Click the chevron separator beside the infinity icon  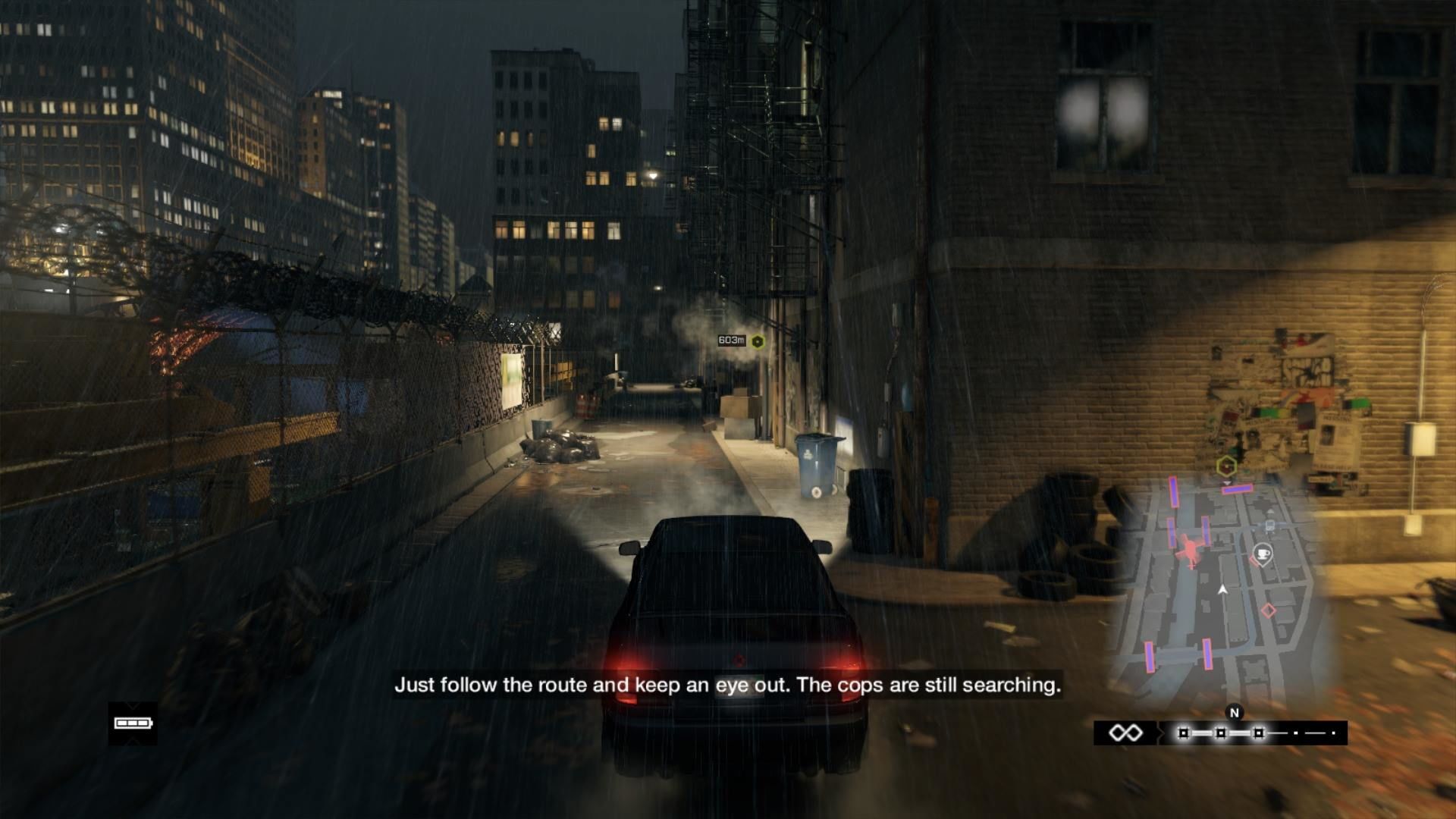pos(1161,731)
